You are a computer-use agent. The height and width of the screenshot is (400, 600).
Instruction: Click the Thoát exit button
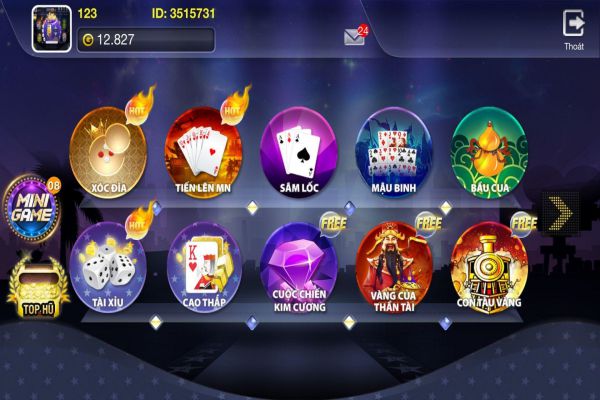pyautogui.click(x=573, y=28)
